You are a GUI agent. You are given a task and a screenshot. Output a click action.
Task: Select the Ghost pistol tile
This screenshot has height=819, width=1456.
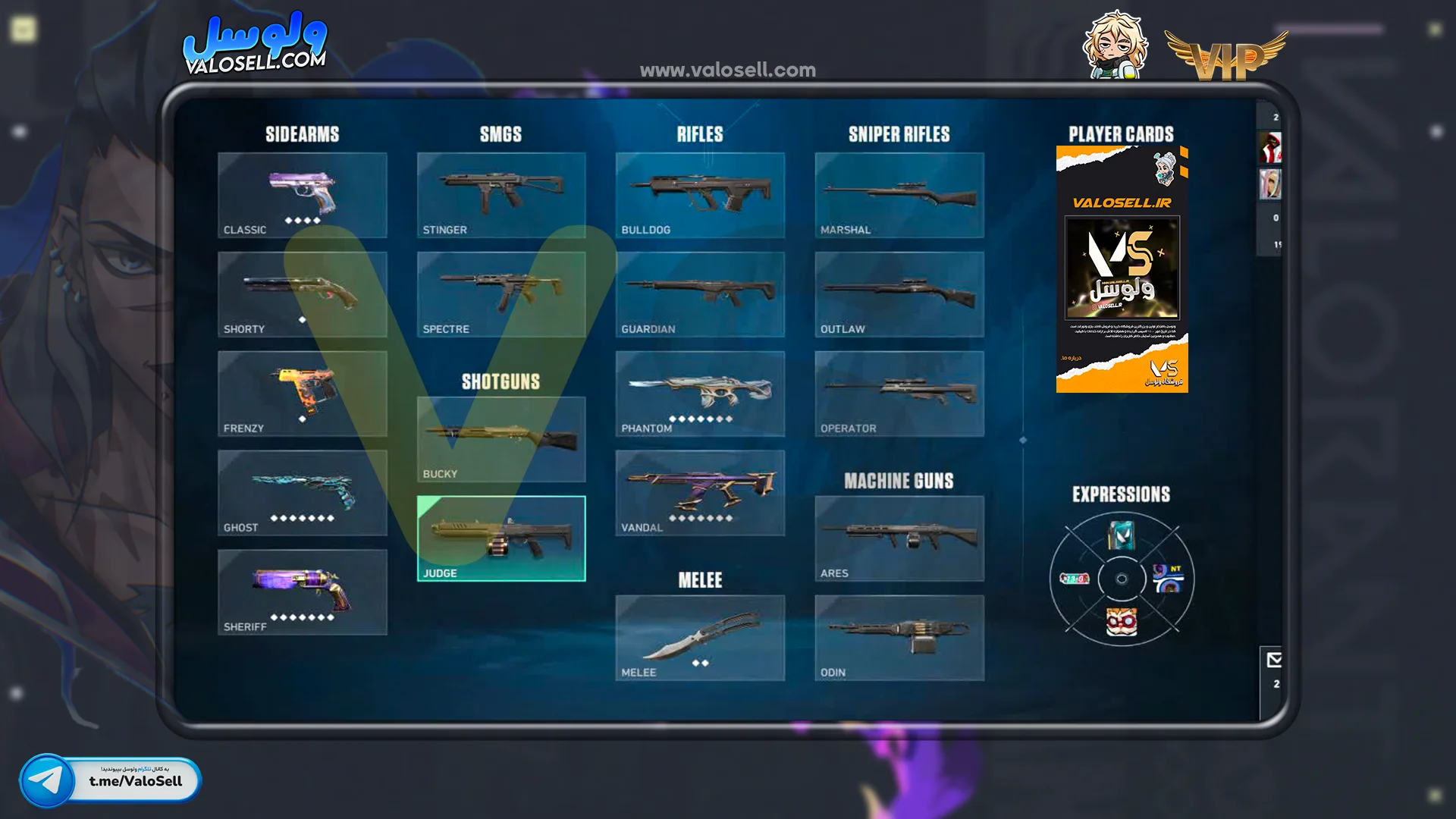click(302, 493)
